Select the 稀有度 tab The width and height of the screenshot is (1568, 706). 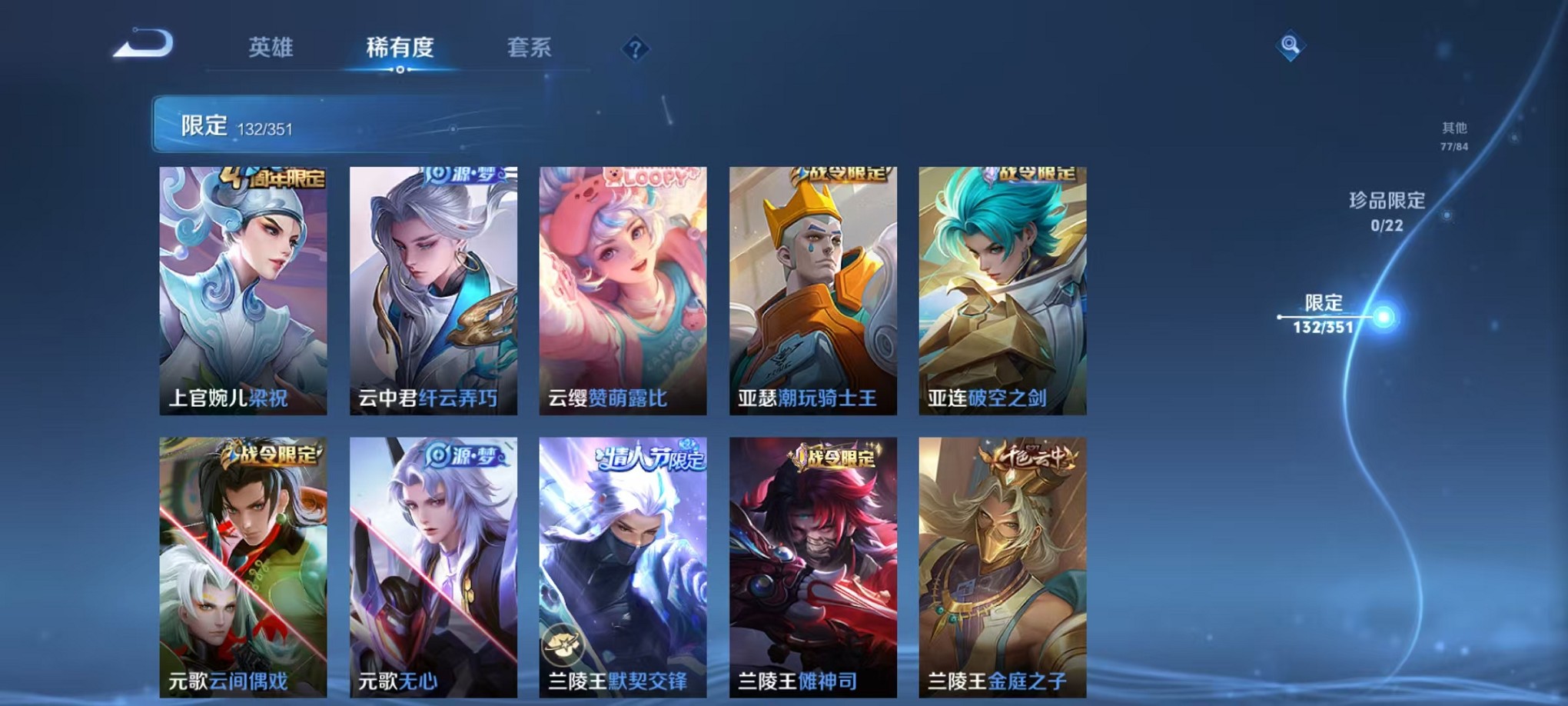click(x=398, y=48)
